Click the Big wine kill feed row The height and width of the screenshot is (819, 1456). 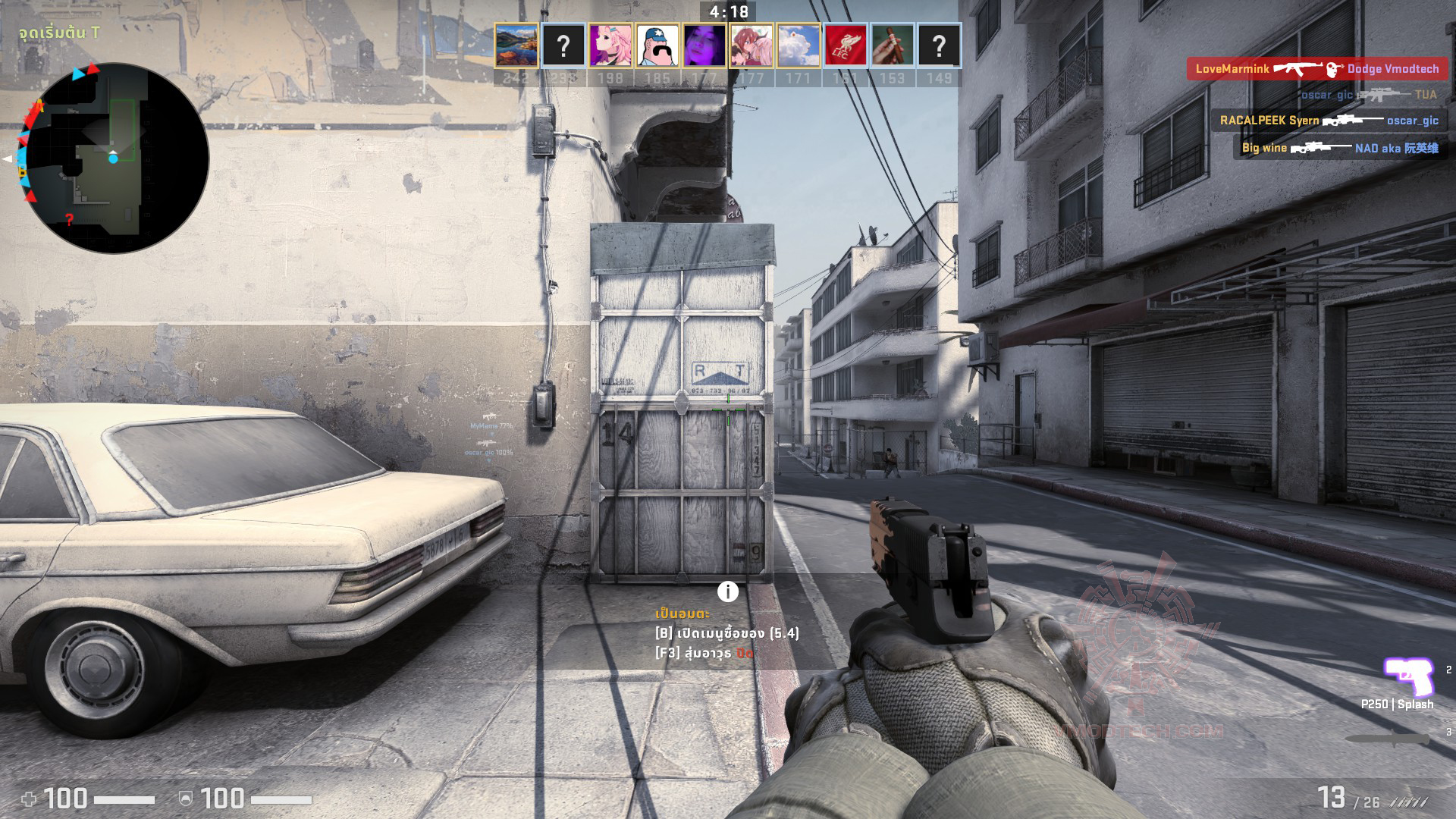[1339, 148]
